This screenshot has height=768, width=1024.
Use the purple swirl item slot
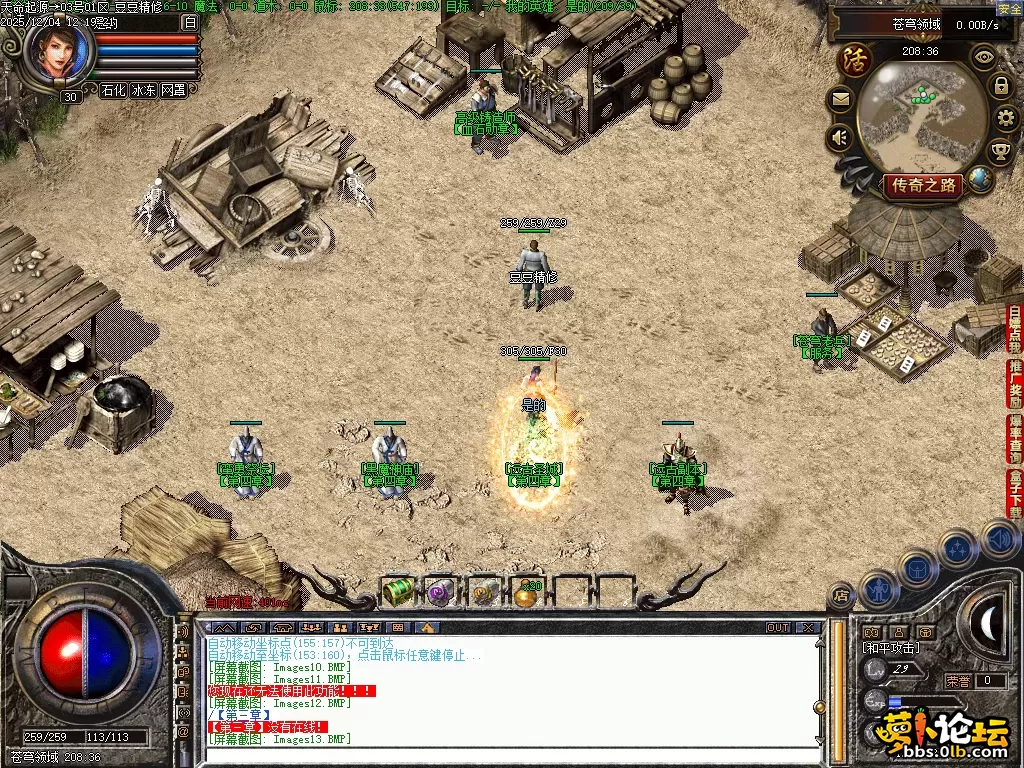tap(441, 592)
